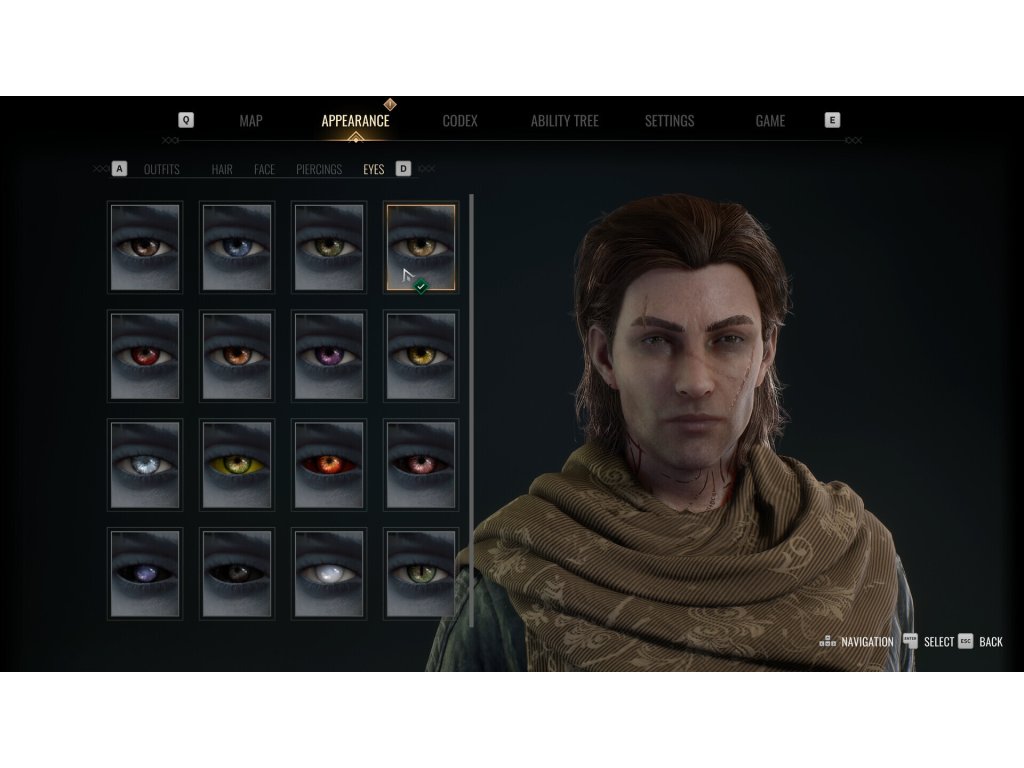Viewport: 1024px width, 768px height.
Task: Open the Map tab
Action: click(251, 121)
